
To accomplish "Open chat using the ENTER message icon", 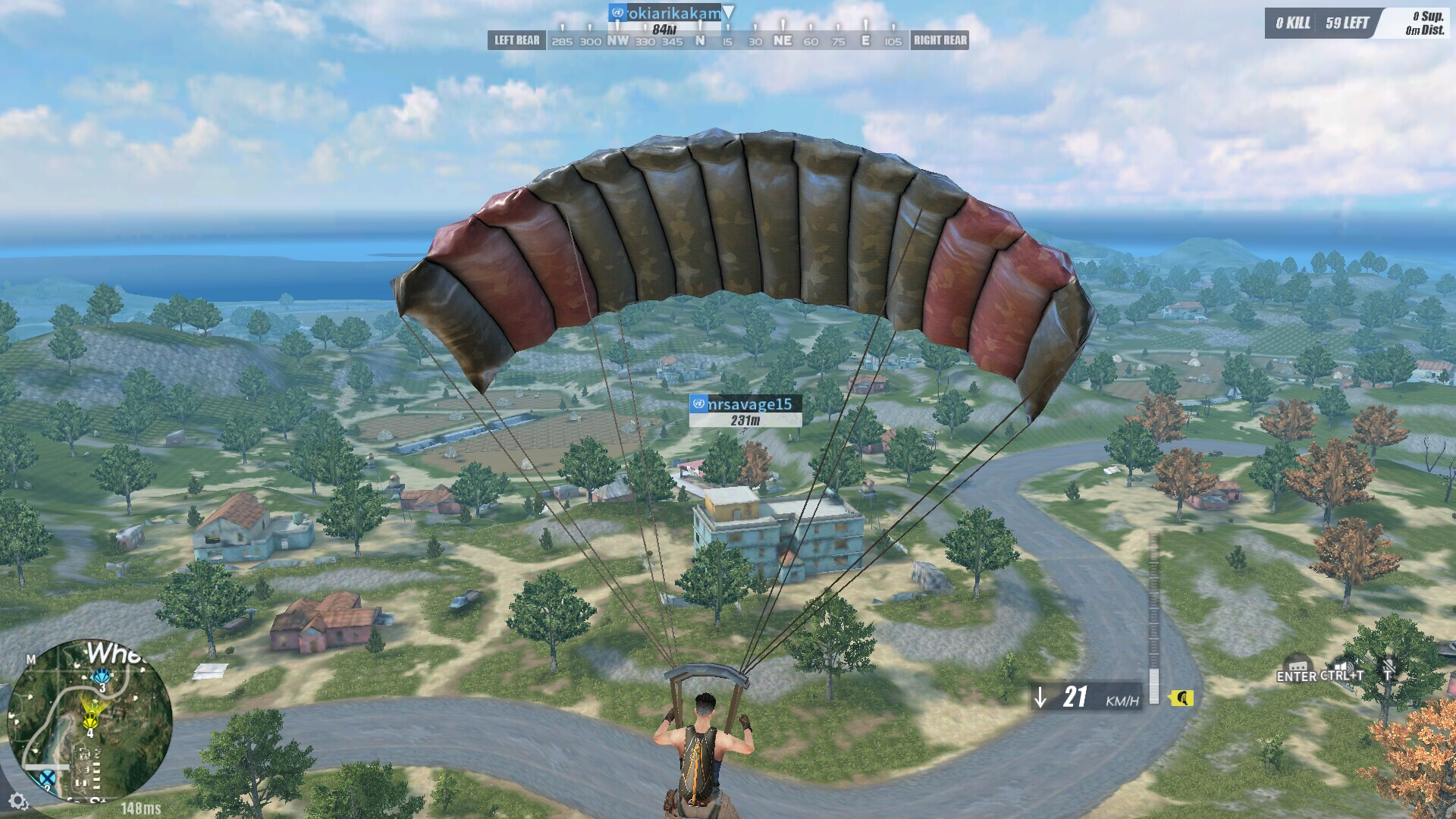I will pyautogui.click(x=1298, y=666).
